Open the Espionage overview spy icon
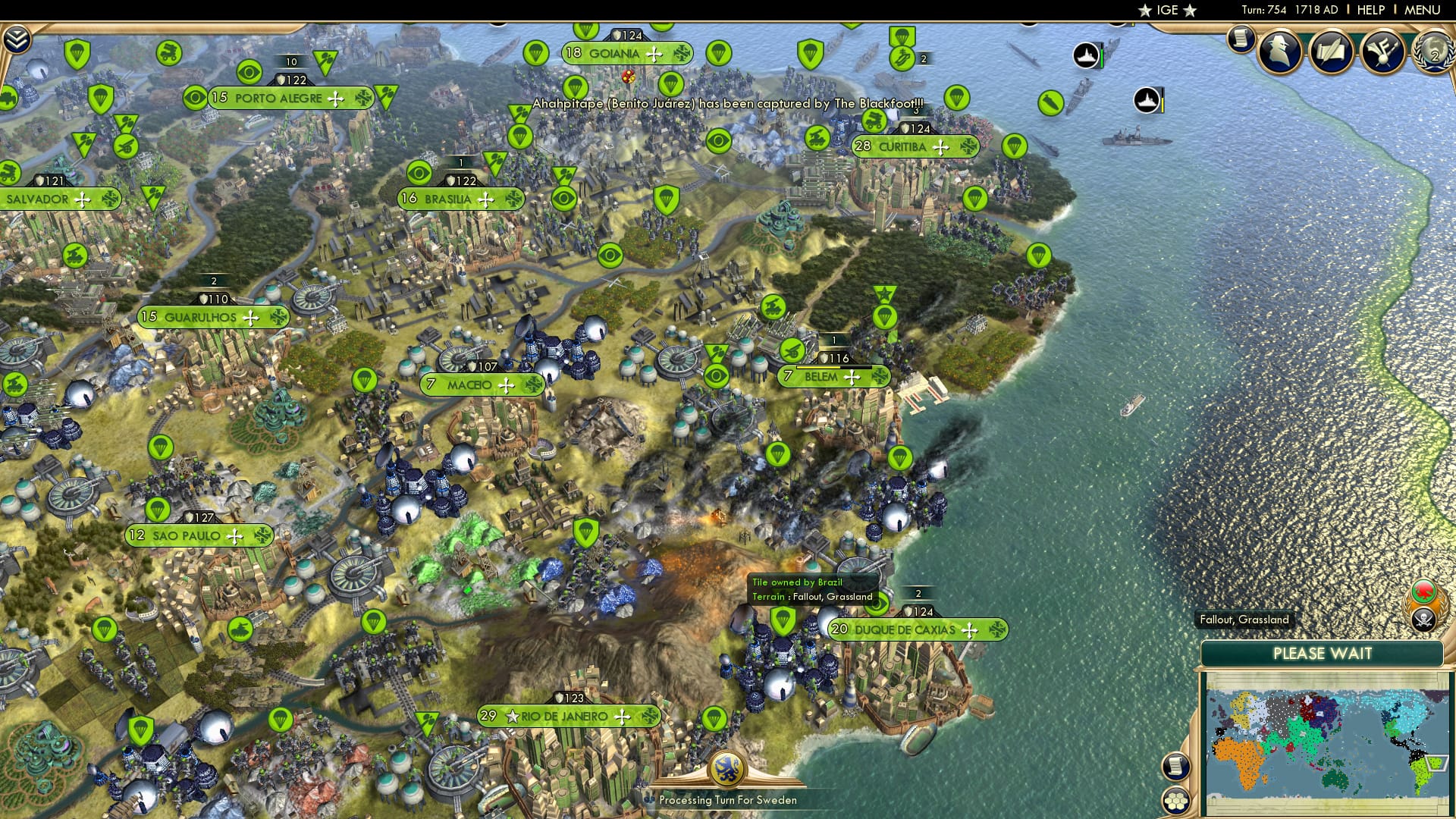The image size is (1456, 819). pyautogui.click(x=1279, y=52)
